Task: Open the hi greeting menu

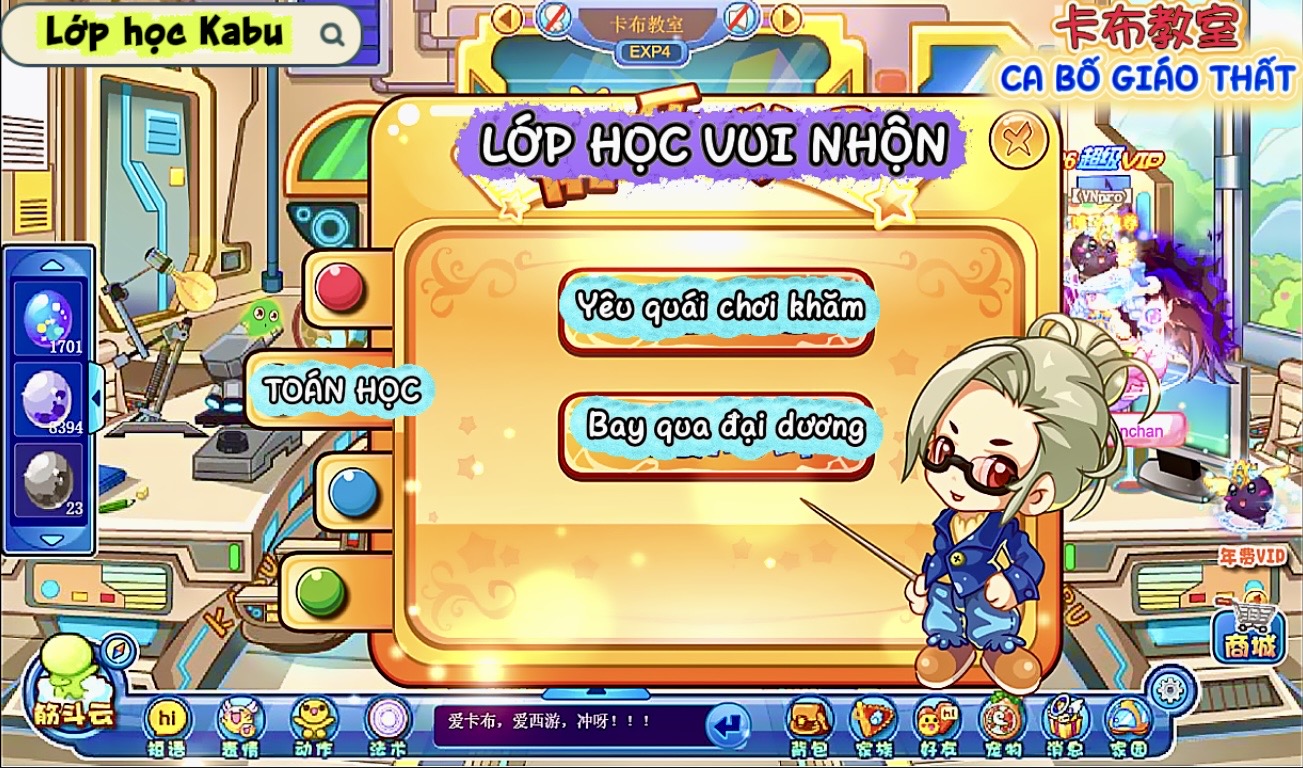Action: point(167,724)
